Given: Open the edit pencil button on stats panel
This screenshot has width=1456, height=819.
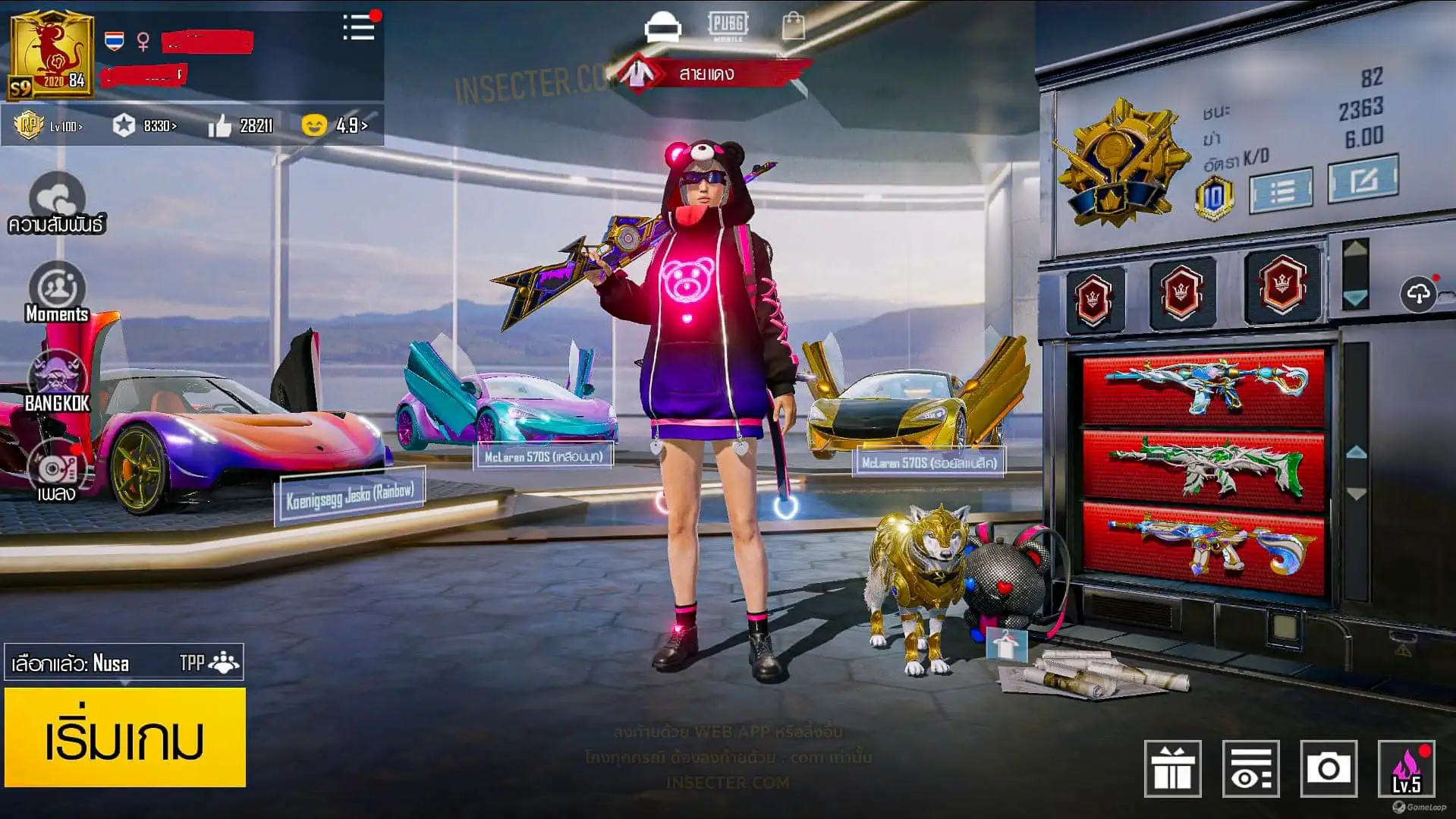Looking at the screenshot, I should click(1363, 180).
